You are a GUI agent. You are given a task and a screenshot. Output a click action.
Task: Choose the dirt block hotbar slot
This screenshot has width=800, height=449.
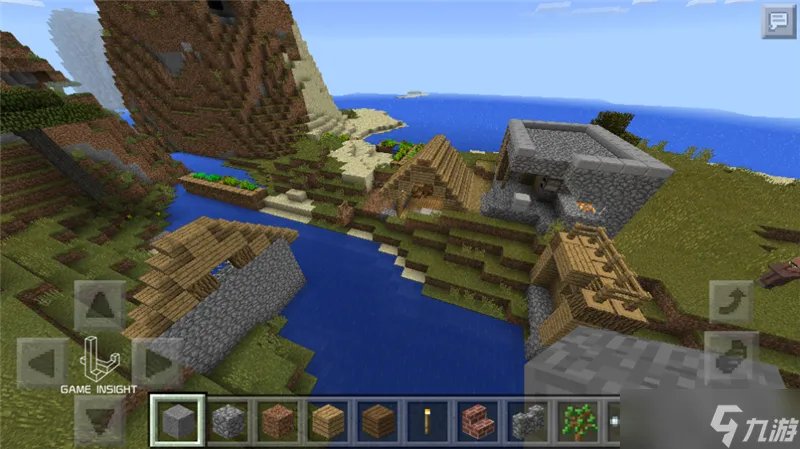tap(277, 421)
